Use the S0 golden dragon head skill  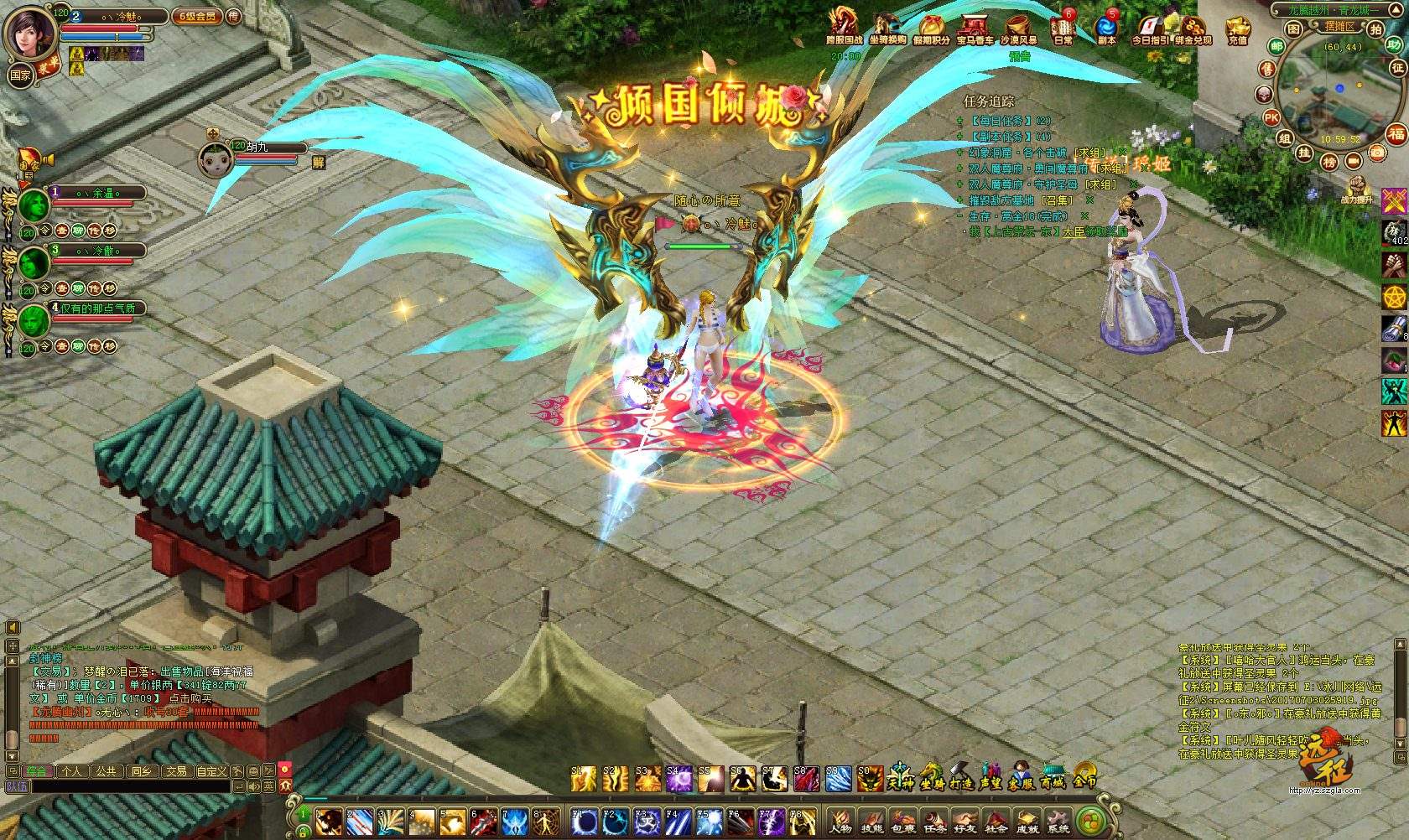point(871,780)
